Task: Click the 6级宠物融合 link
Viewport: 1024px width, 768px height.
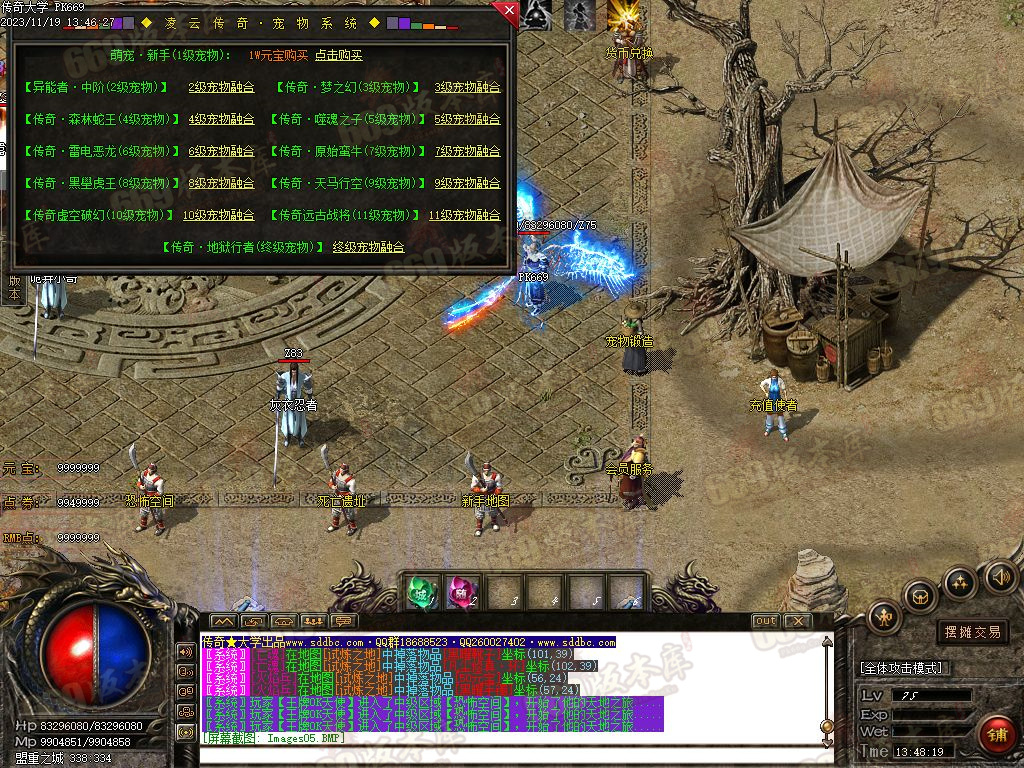Action: coord(221,151)
